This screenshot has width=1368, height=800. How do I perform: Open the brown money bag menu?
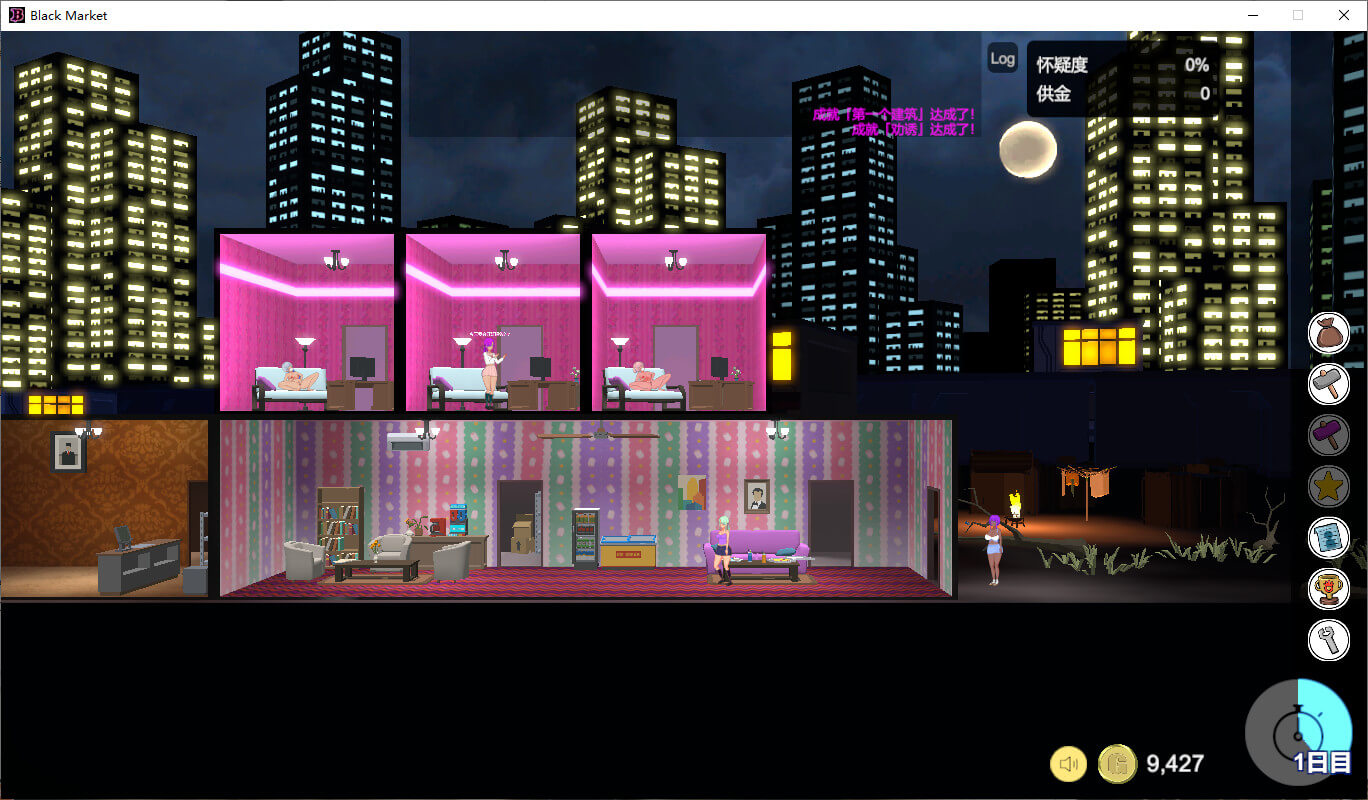1329,333
